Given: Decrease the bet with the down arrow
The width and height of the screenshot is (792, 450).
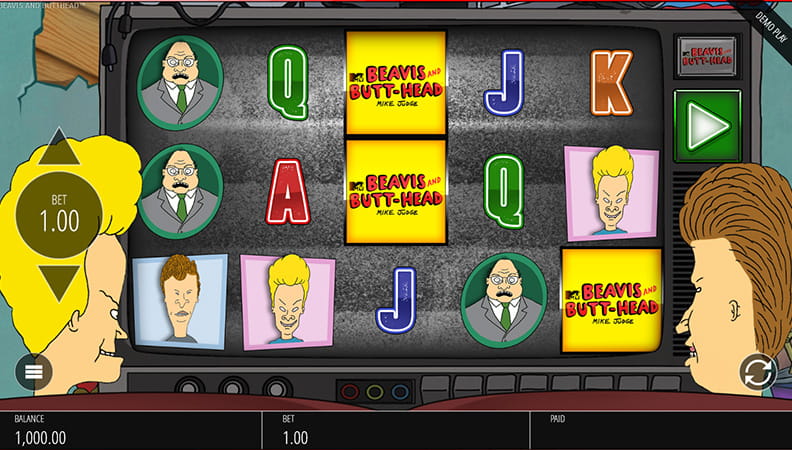Looking at the screenshot, I should 59,284.
